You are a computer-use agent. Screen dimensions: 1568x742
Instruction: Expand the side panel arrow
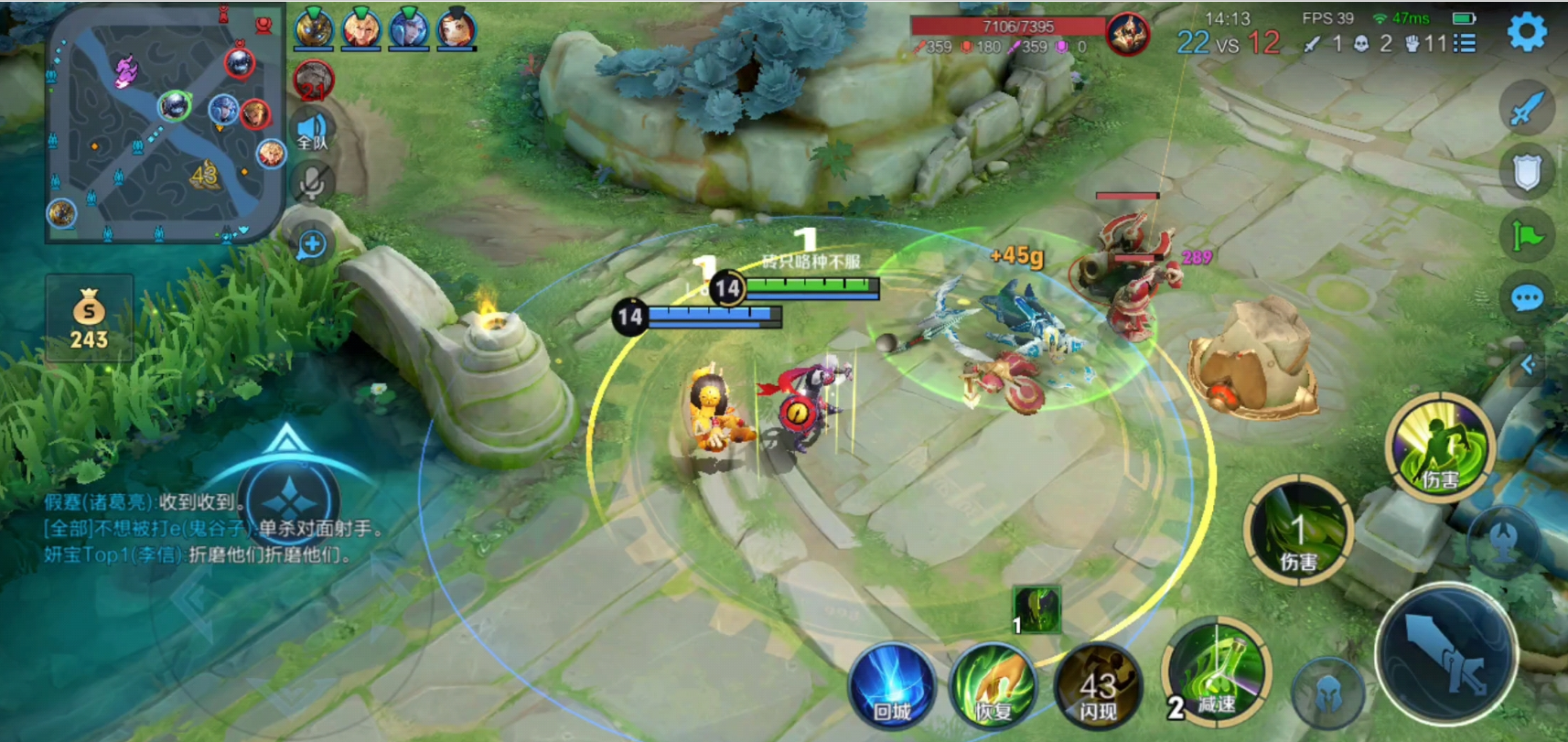(x=1528, y=365)
